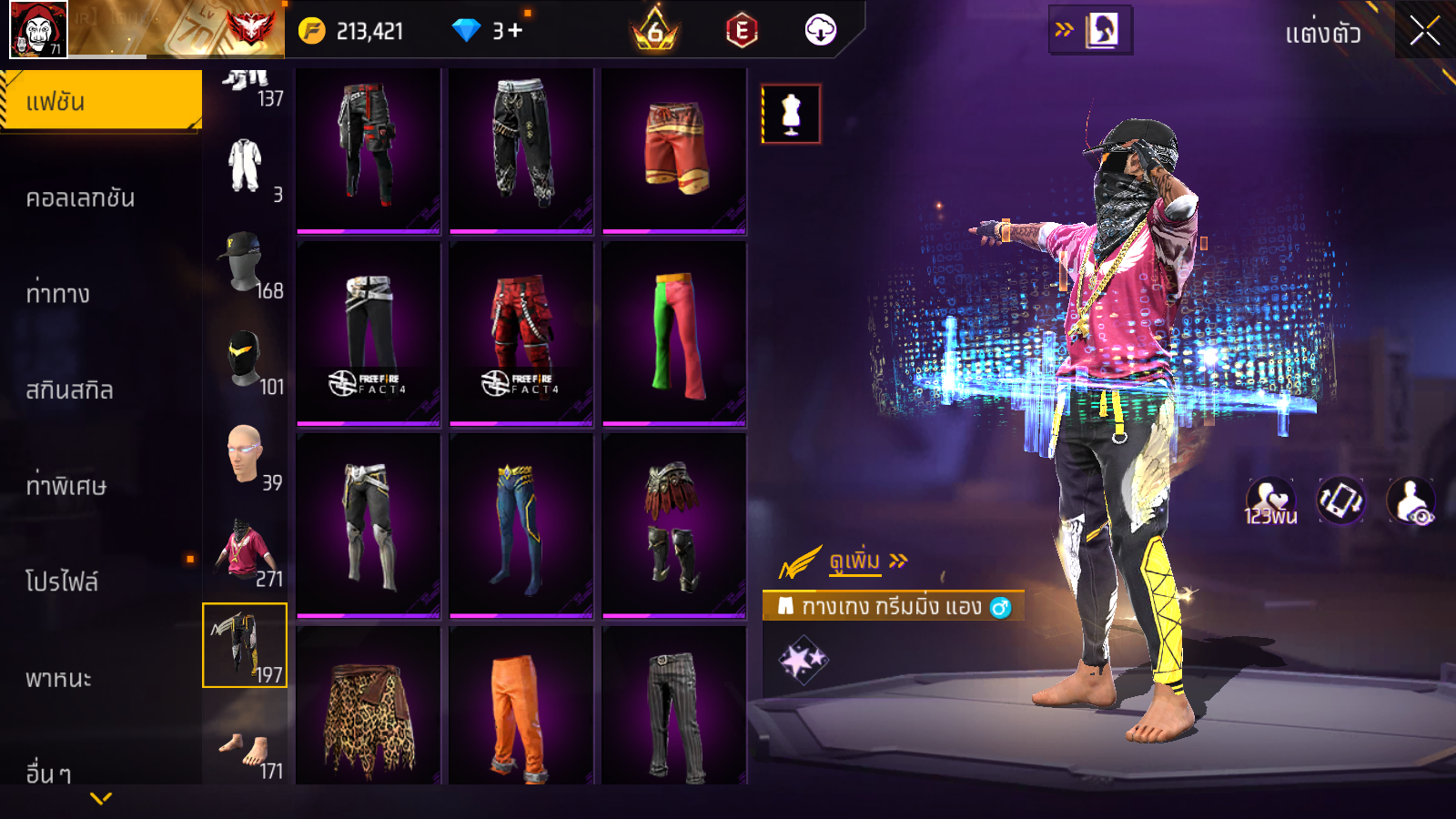The width and height of the screenshot is (1456, 819).
Task: Select the black face mask category
Action: [245, 359]
